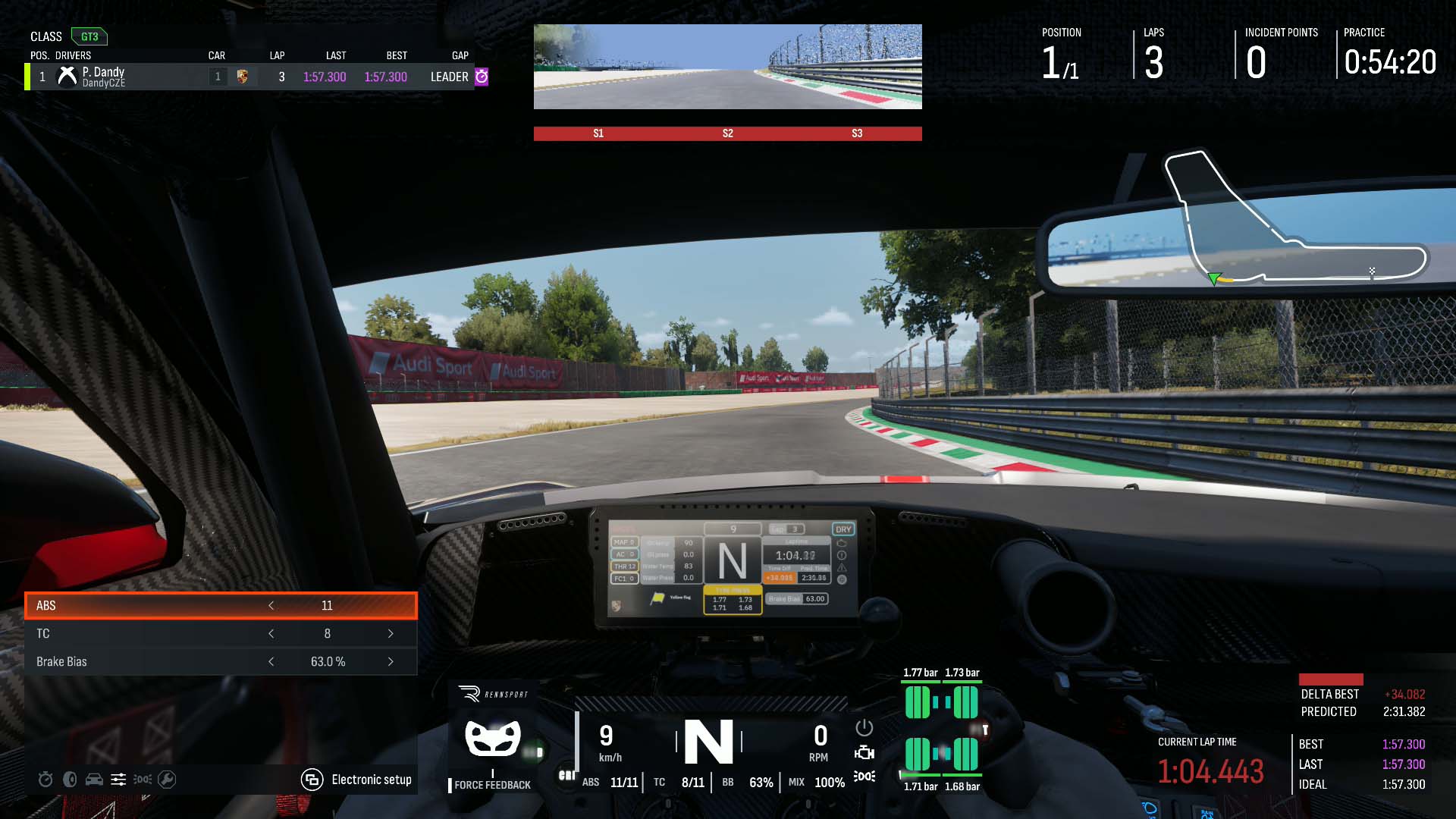This screenshot has height=819, width=1456.
Task: Select the TC setting row
Action: 152,633
